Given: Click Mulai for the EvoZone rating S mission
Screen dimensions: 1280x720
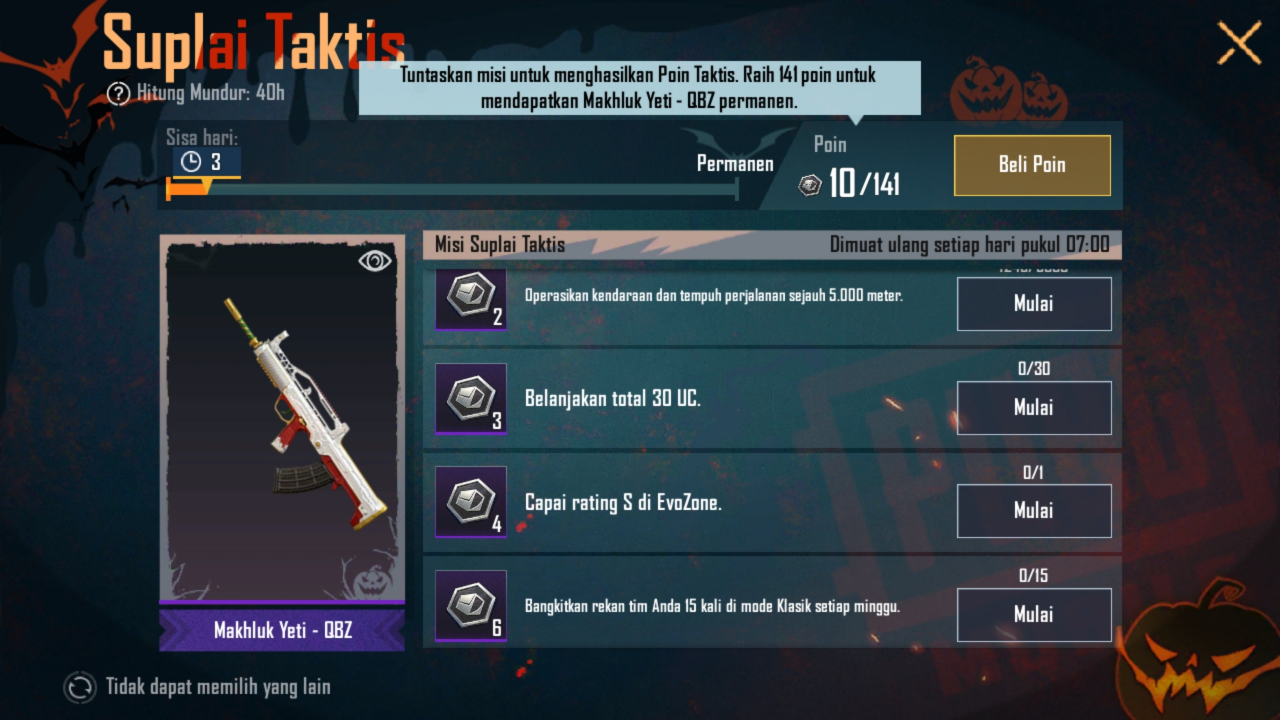Looking at the screenshot, I should click(1034, 511).
